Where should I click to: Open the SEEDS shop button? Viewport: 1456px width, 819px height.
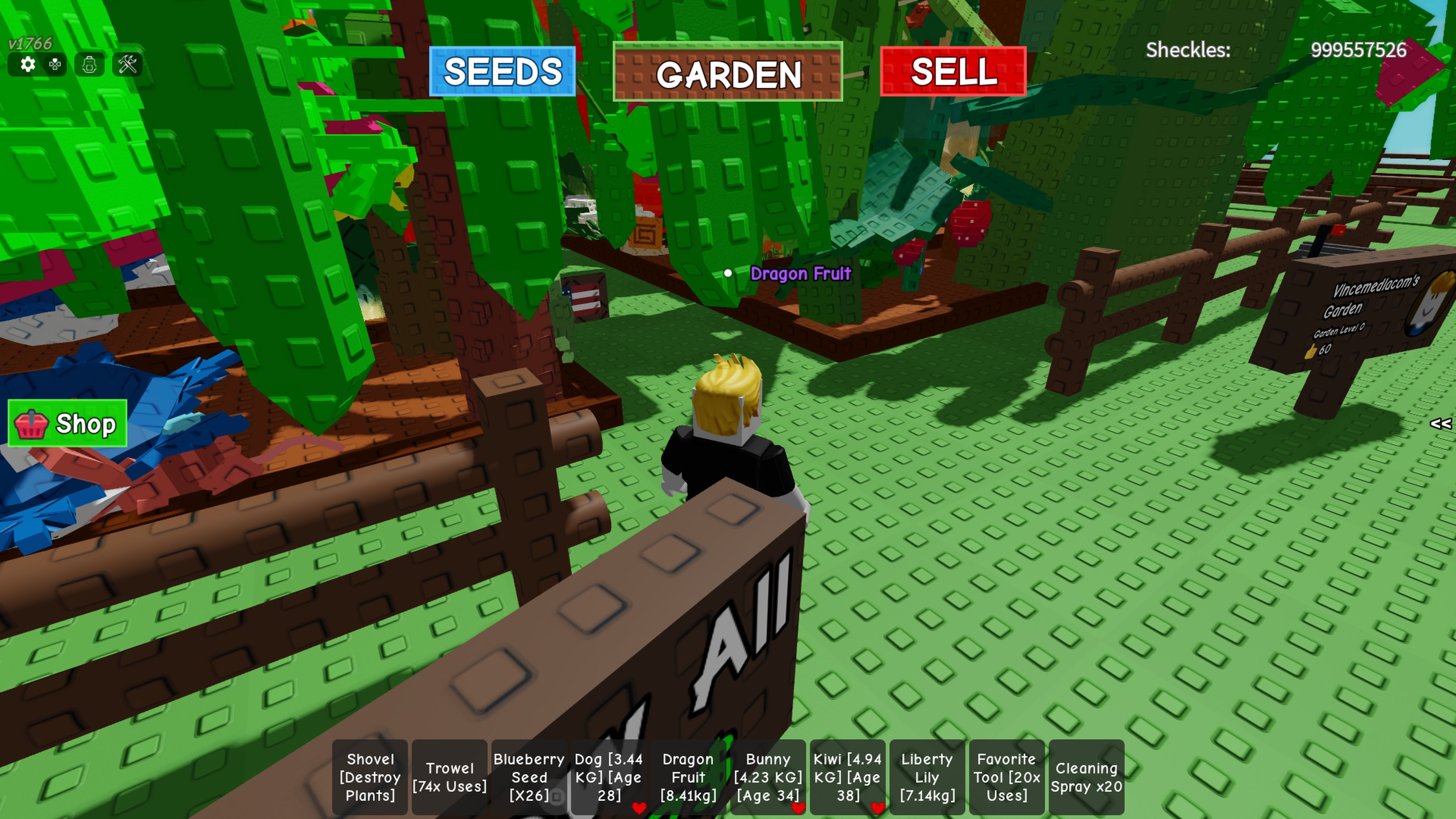point(502,72)
